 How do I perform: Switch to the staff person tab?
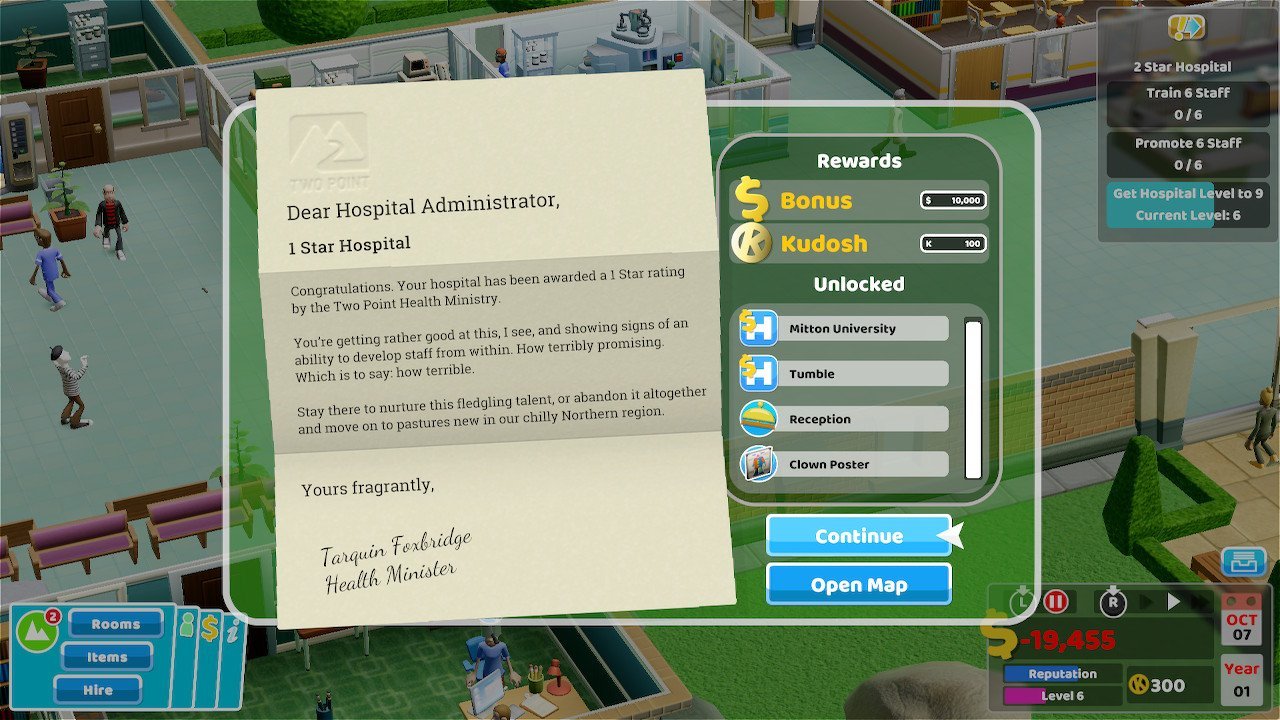(x=186, y=627)
